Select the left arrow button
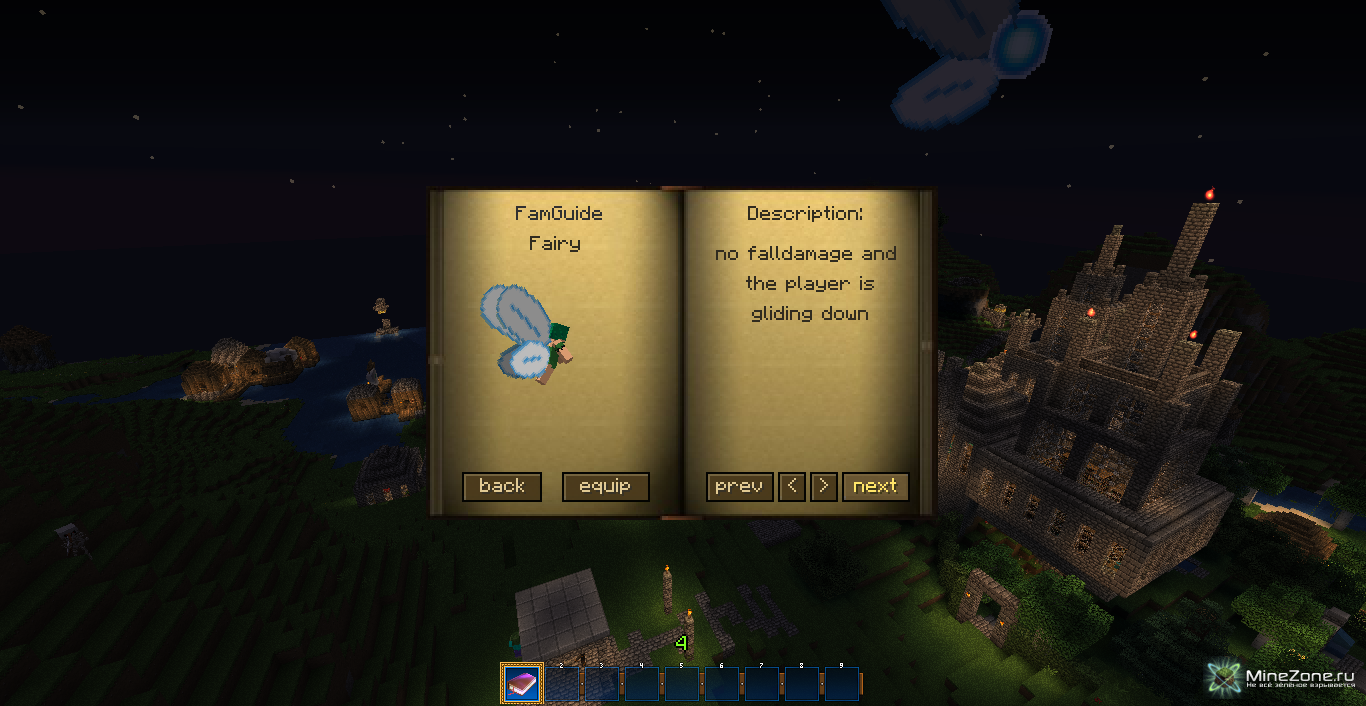This screenshot has height=706, width=1366. (791, 487)
